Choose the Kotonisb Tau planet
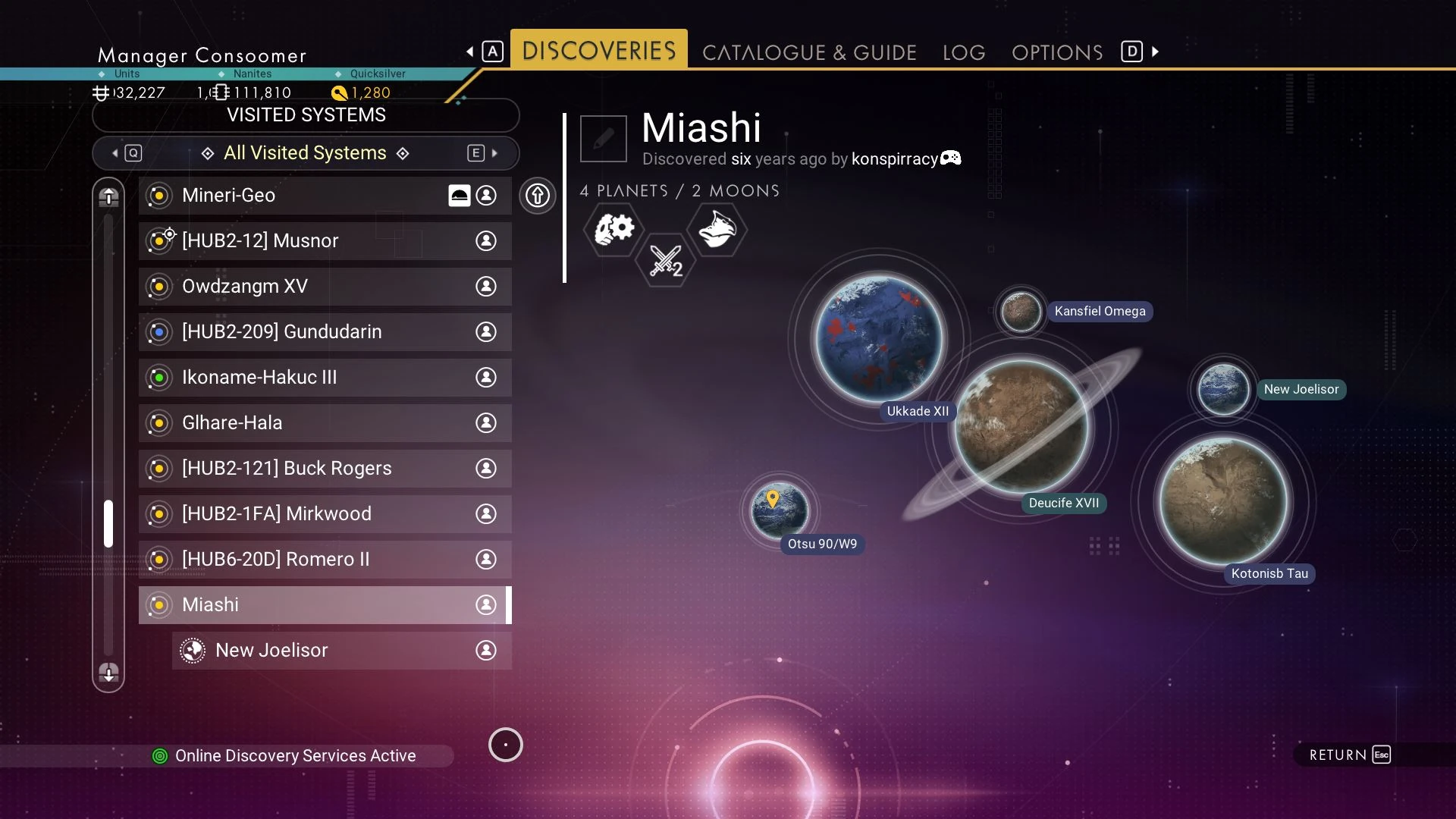The height and width of the screenshot is (819, 1456). [1223, 500]
